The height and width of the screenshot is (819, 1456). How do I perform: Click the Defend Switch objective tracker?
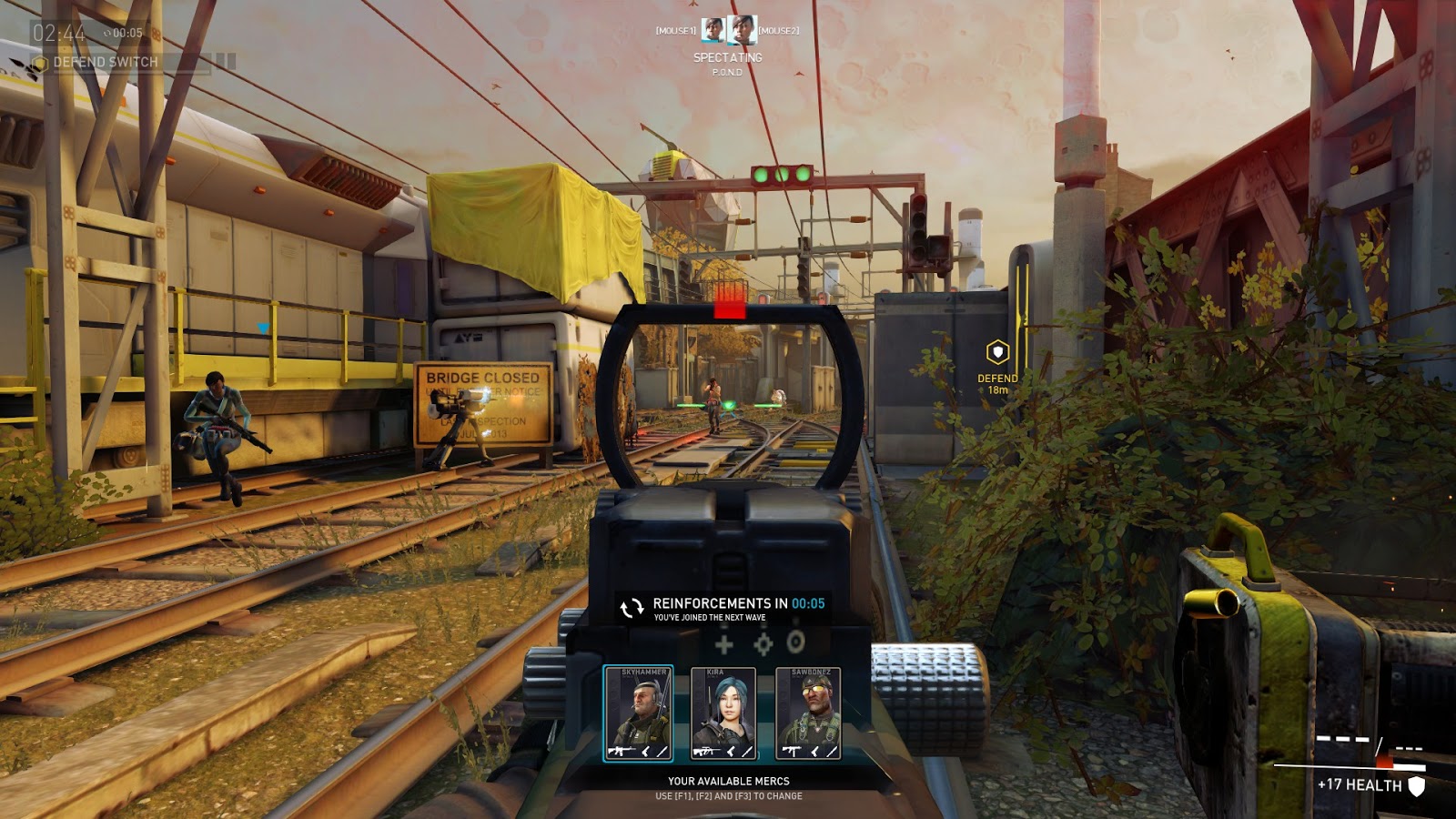coord(105,62)
